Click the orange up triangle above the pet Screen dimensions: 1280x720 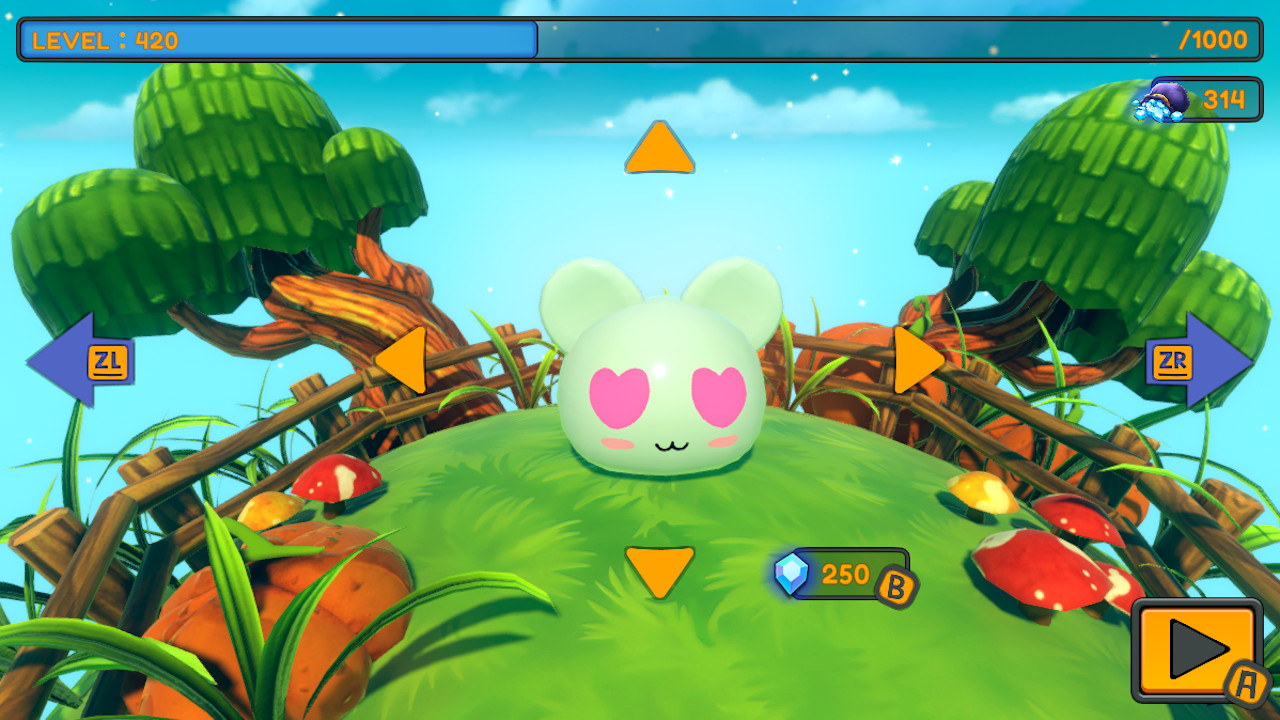pos(658,148)
